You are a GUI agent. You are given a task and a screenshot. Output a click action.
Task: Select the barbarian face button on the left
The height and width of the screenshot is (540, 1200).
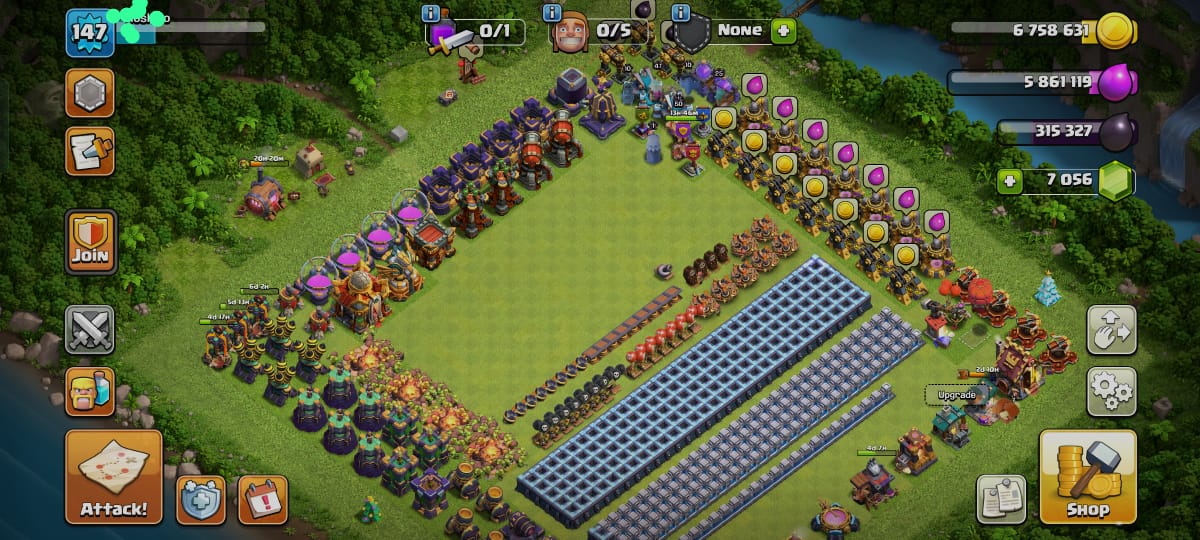tap(90, 391)
